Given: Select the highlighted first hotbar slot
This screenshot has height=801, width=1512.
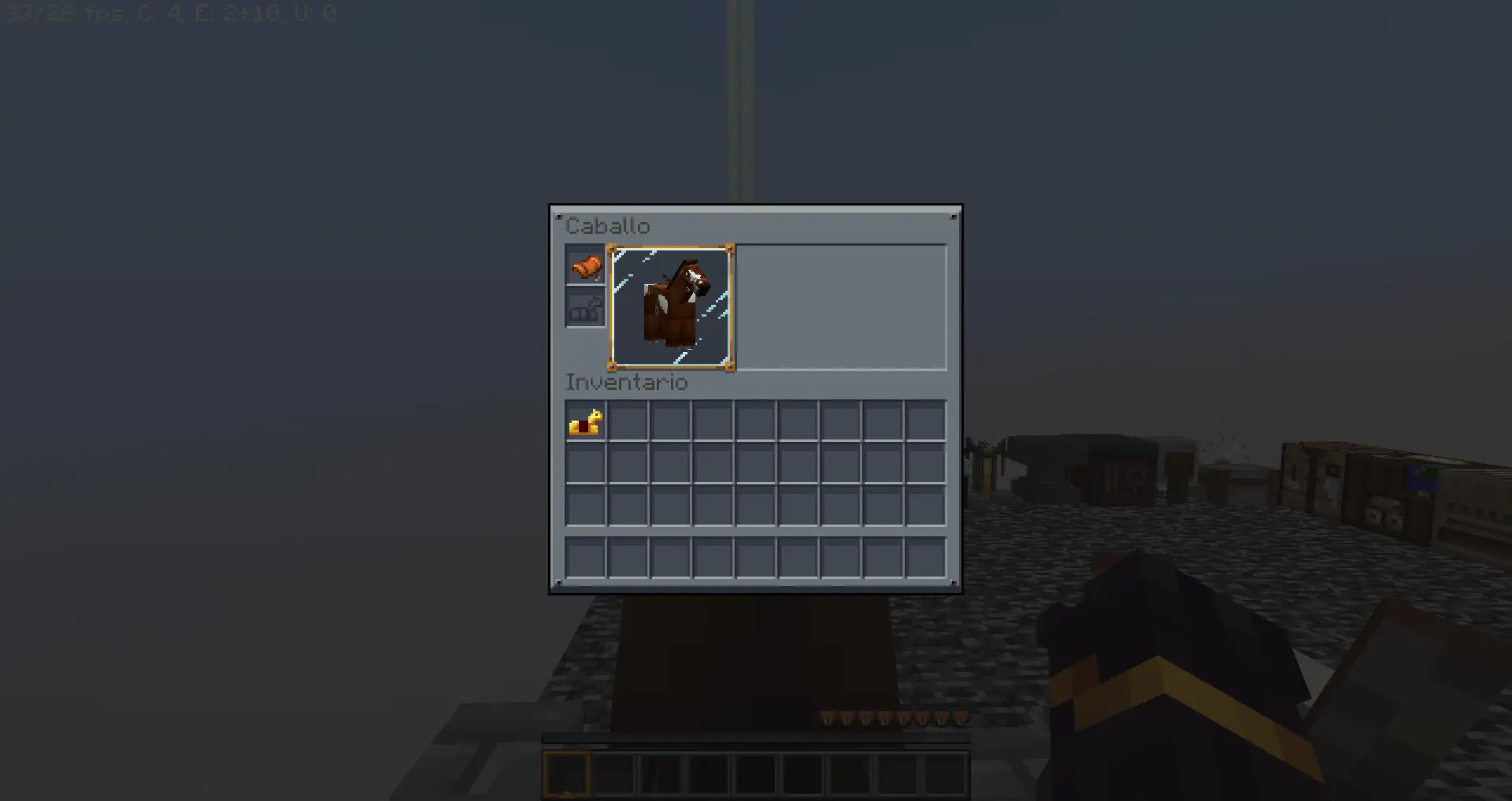Looking at the screenshot, I should (x=569, y=775).
